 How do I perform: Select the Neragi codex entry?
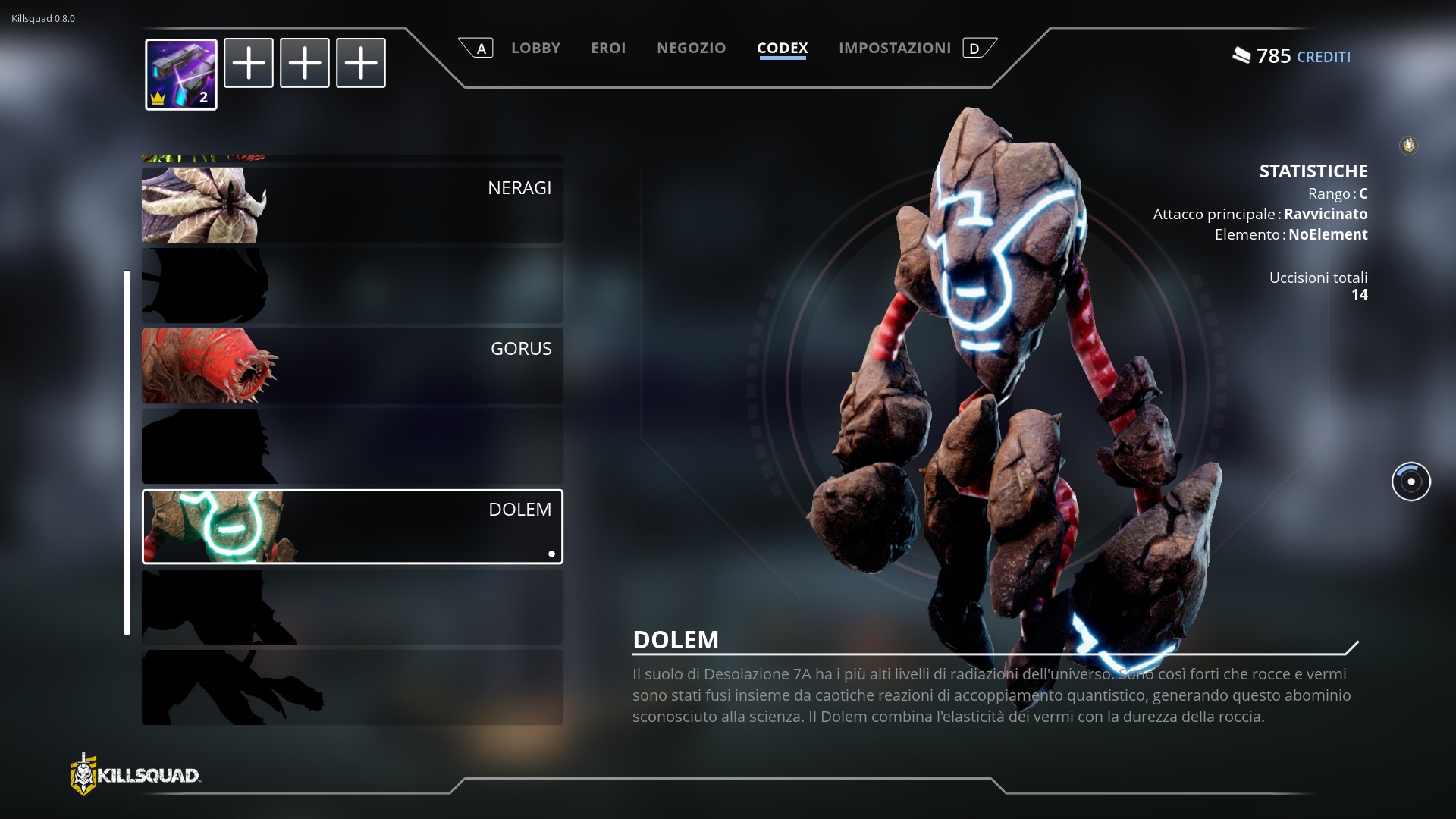click(x=352, y=205)
